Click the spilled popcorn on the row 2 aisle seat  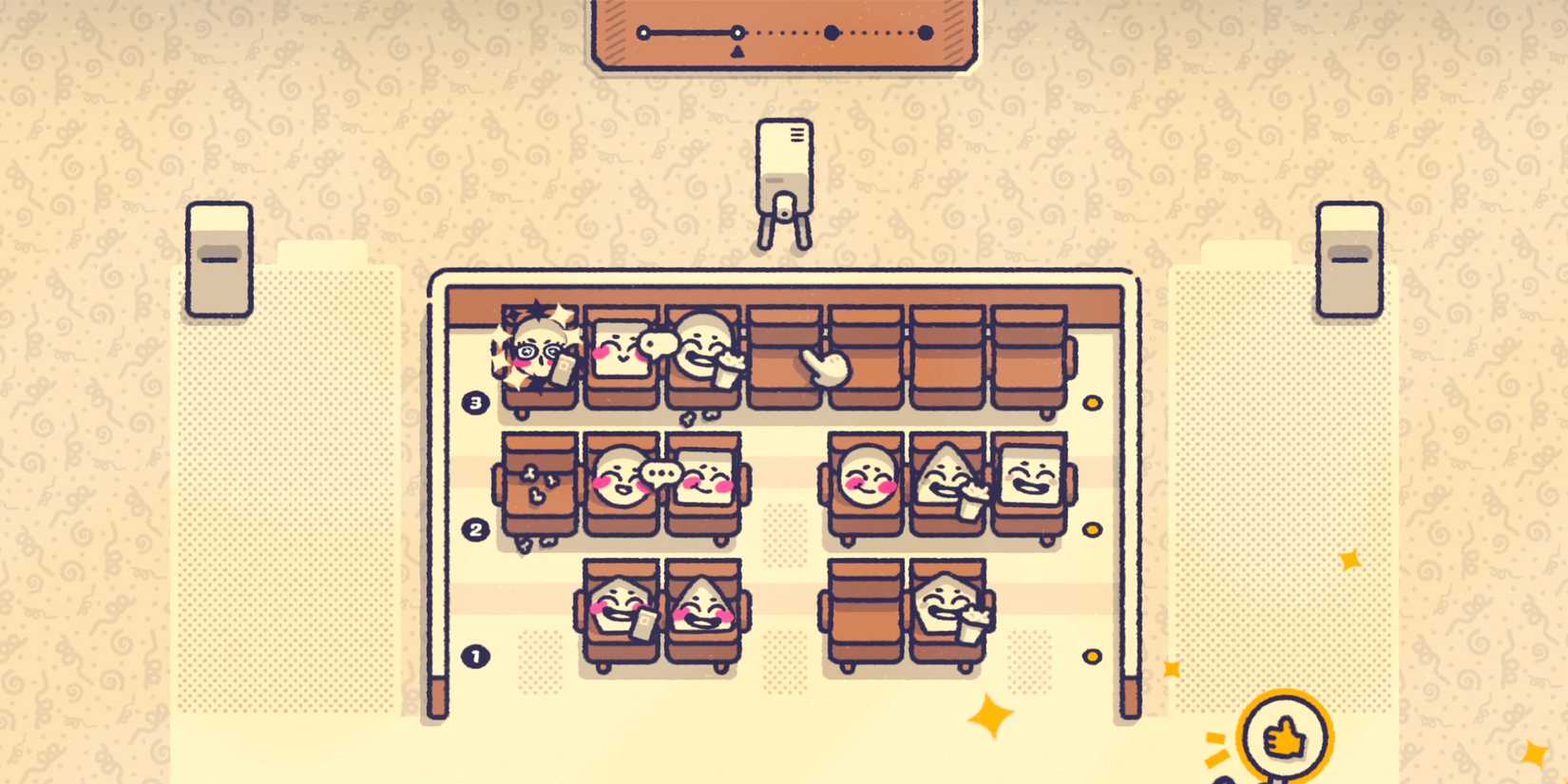click(x=537, y=485)
